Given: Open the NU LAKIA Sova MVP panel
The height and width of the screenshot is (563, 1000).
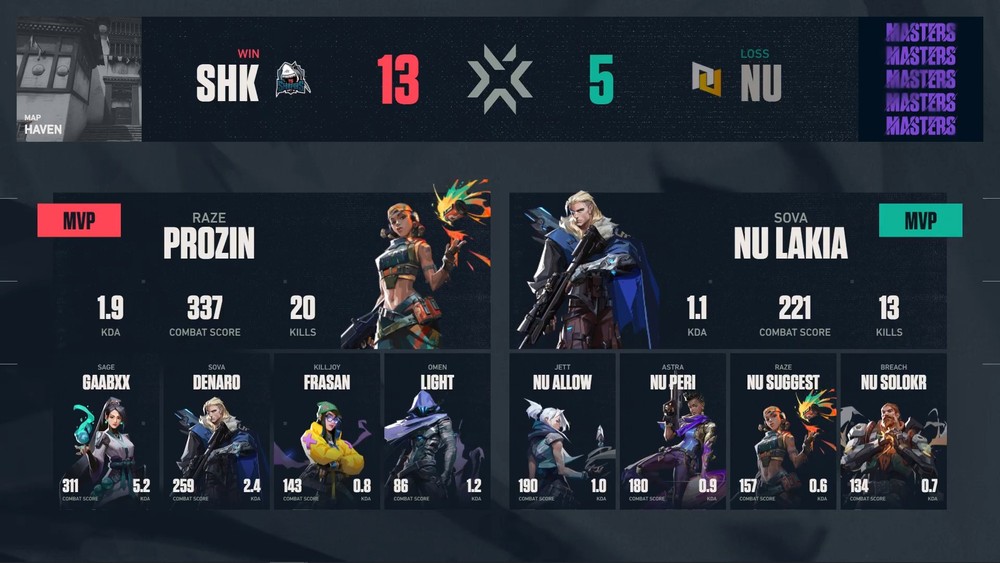Looking at the screenshot, I should pos(728,270).
